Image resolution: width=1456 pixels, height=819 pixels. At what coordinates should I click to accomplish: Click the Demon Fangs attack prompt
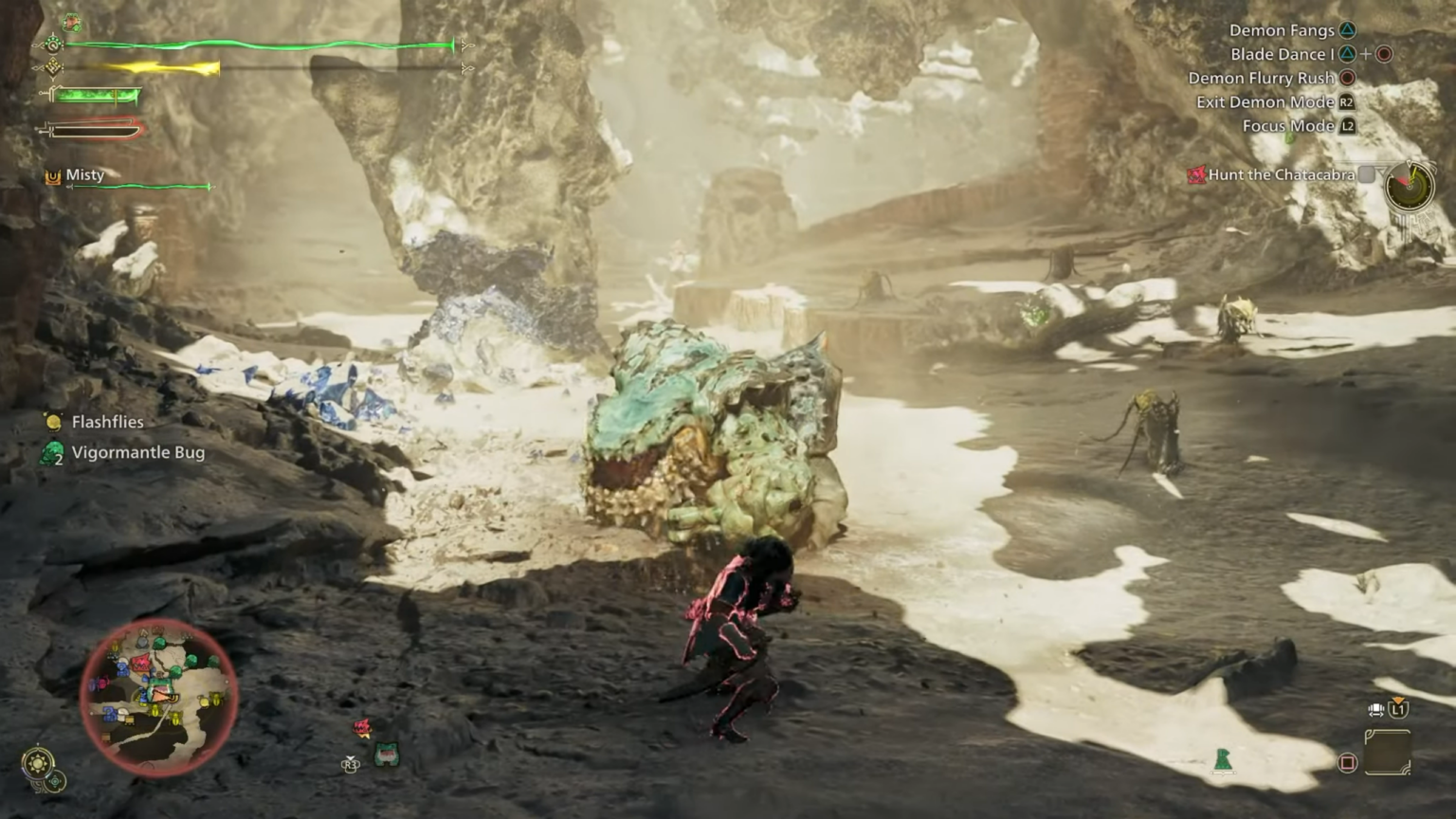click(1282, 30)
